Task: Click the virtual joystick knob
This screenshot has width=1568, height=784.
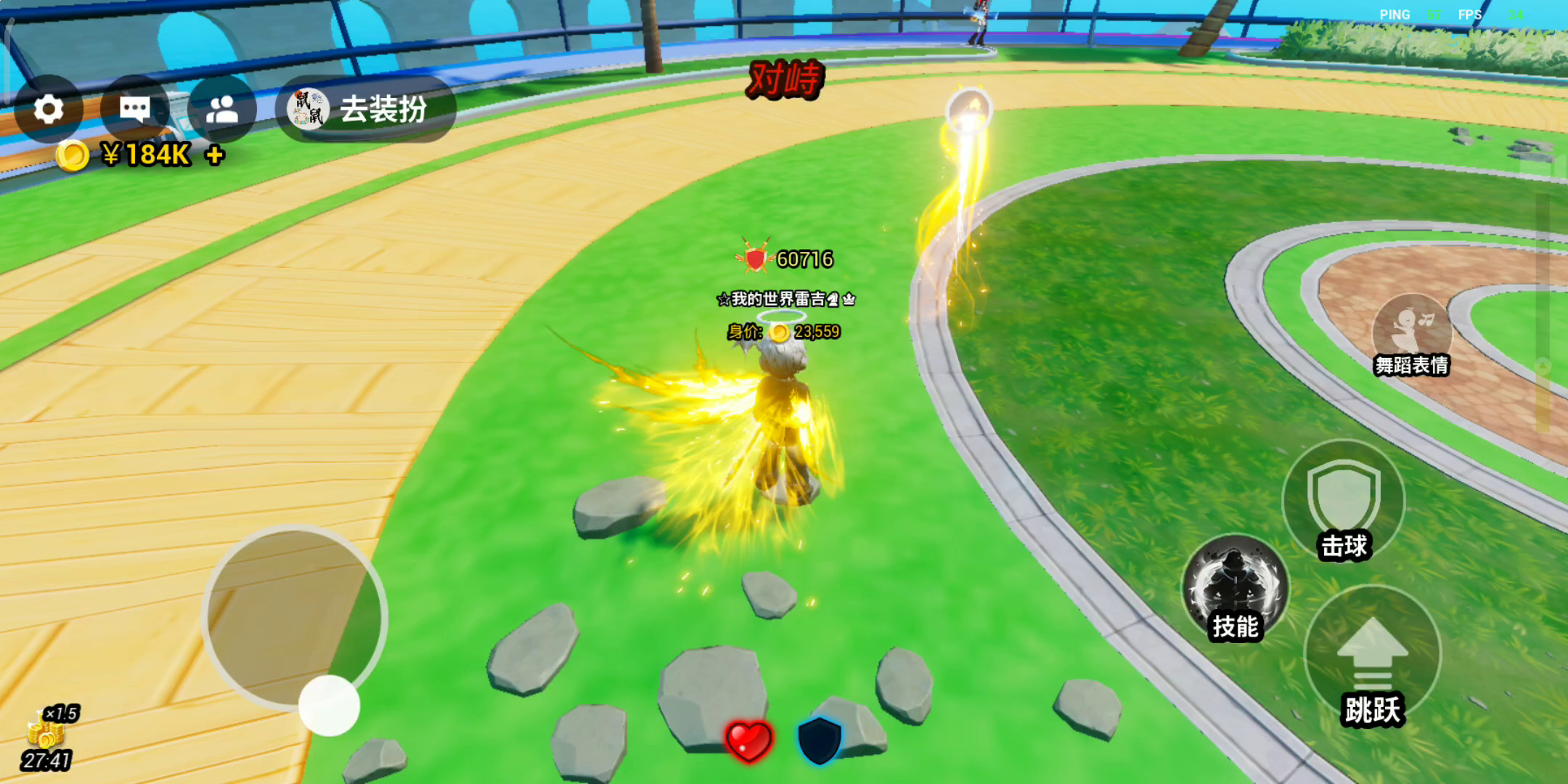Action: [x=329, y=705]
